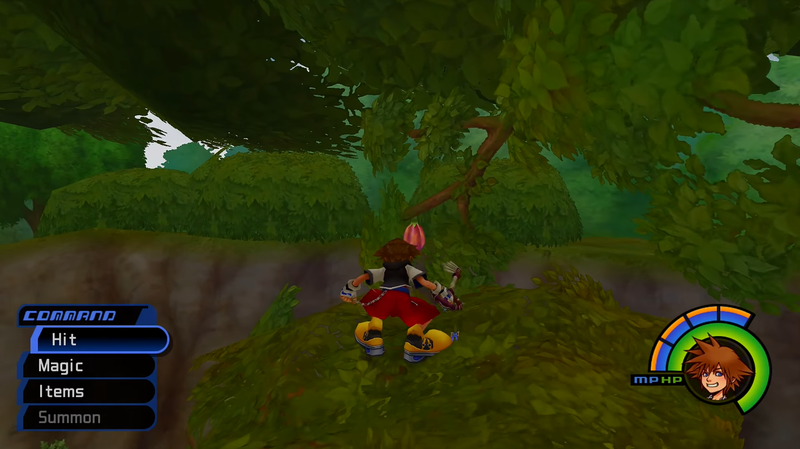Click Sora's face portrait
The image size is (800, 449).
pos(718,369)
